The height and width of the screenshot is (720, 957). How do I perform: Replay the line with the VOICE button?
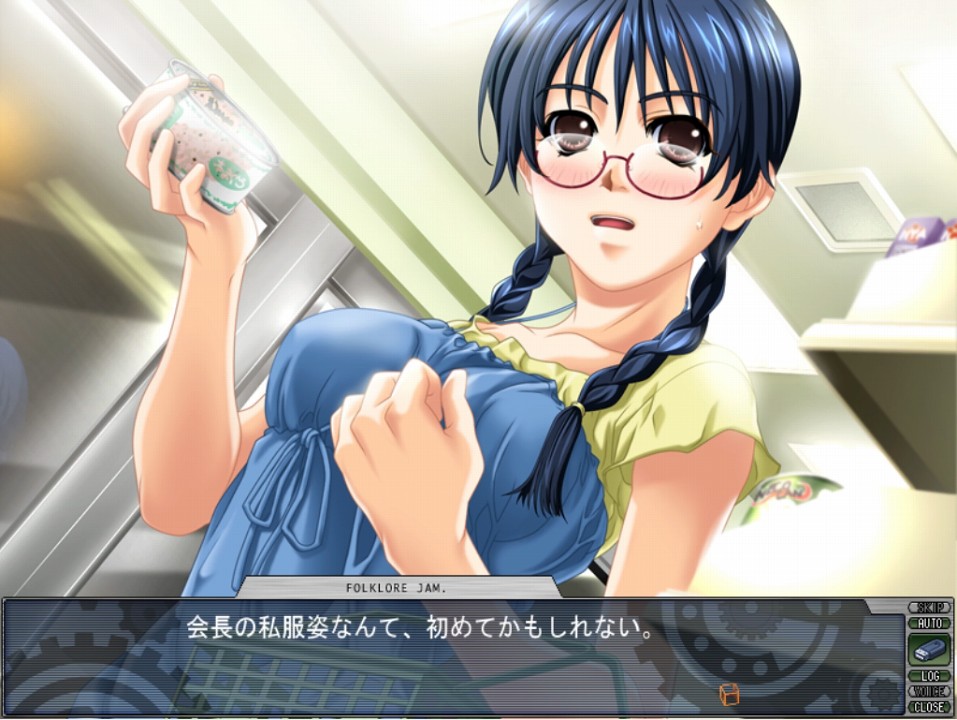point(929,691)
